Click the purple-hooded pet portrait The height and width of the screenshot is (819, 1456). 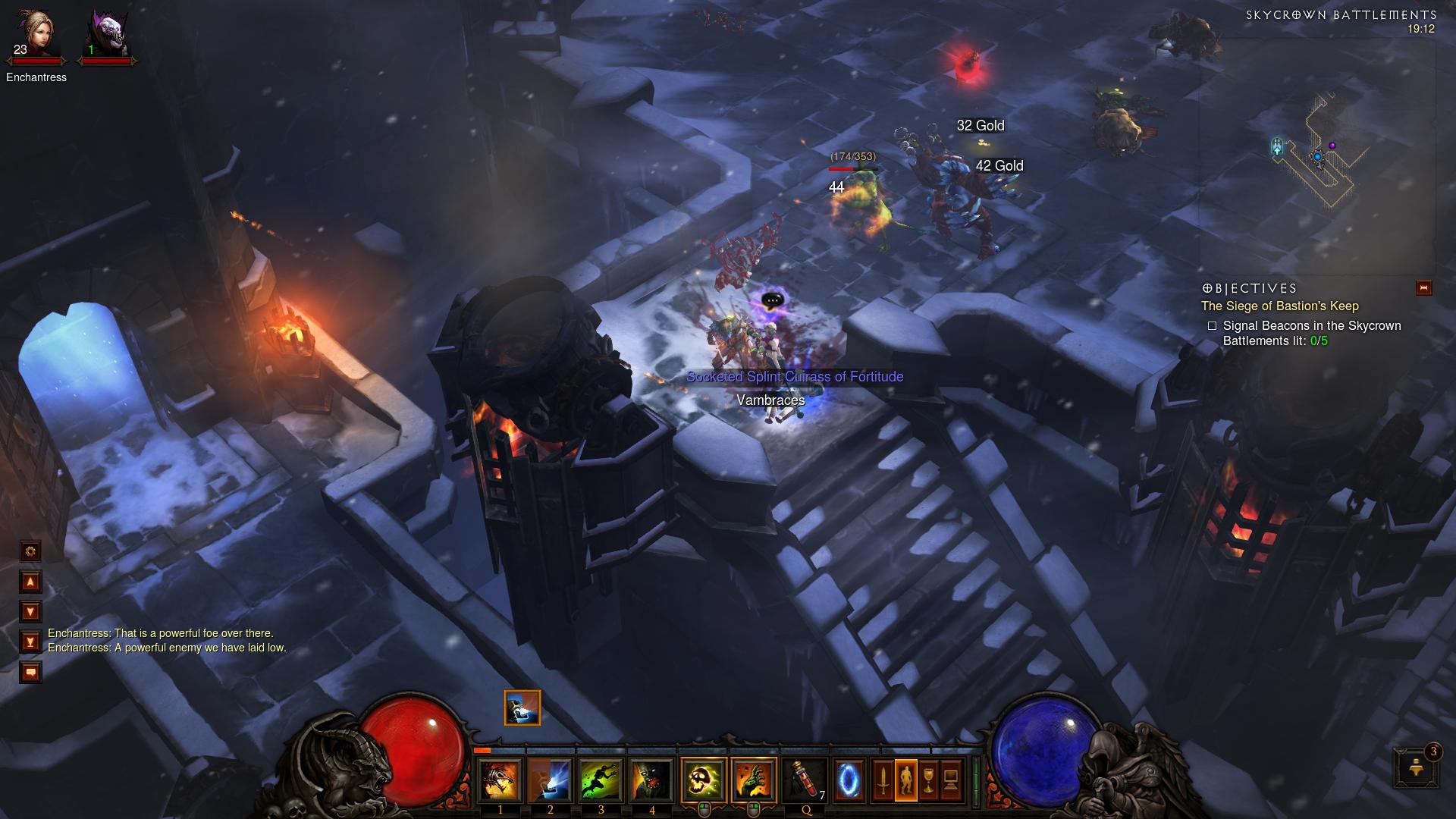pyautogui.click(x=106, y=36)
